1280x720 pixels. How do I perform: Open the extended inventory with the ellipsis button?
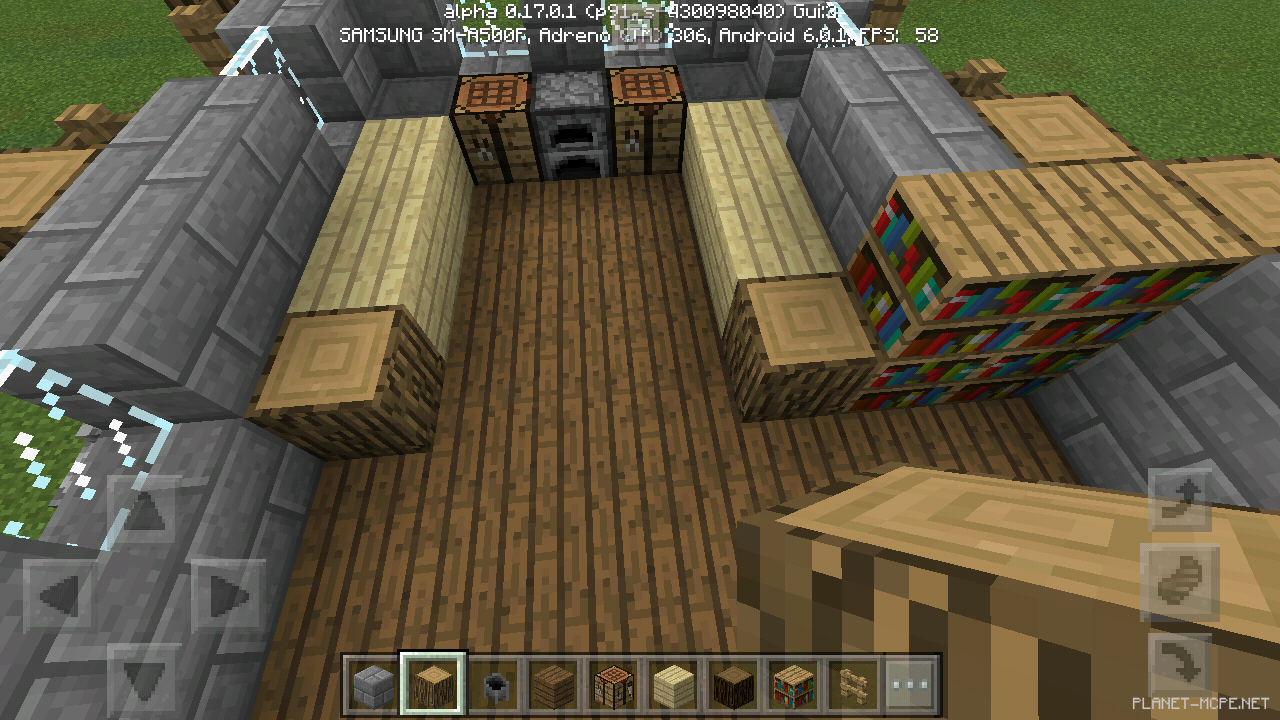click(908, 685)
